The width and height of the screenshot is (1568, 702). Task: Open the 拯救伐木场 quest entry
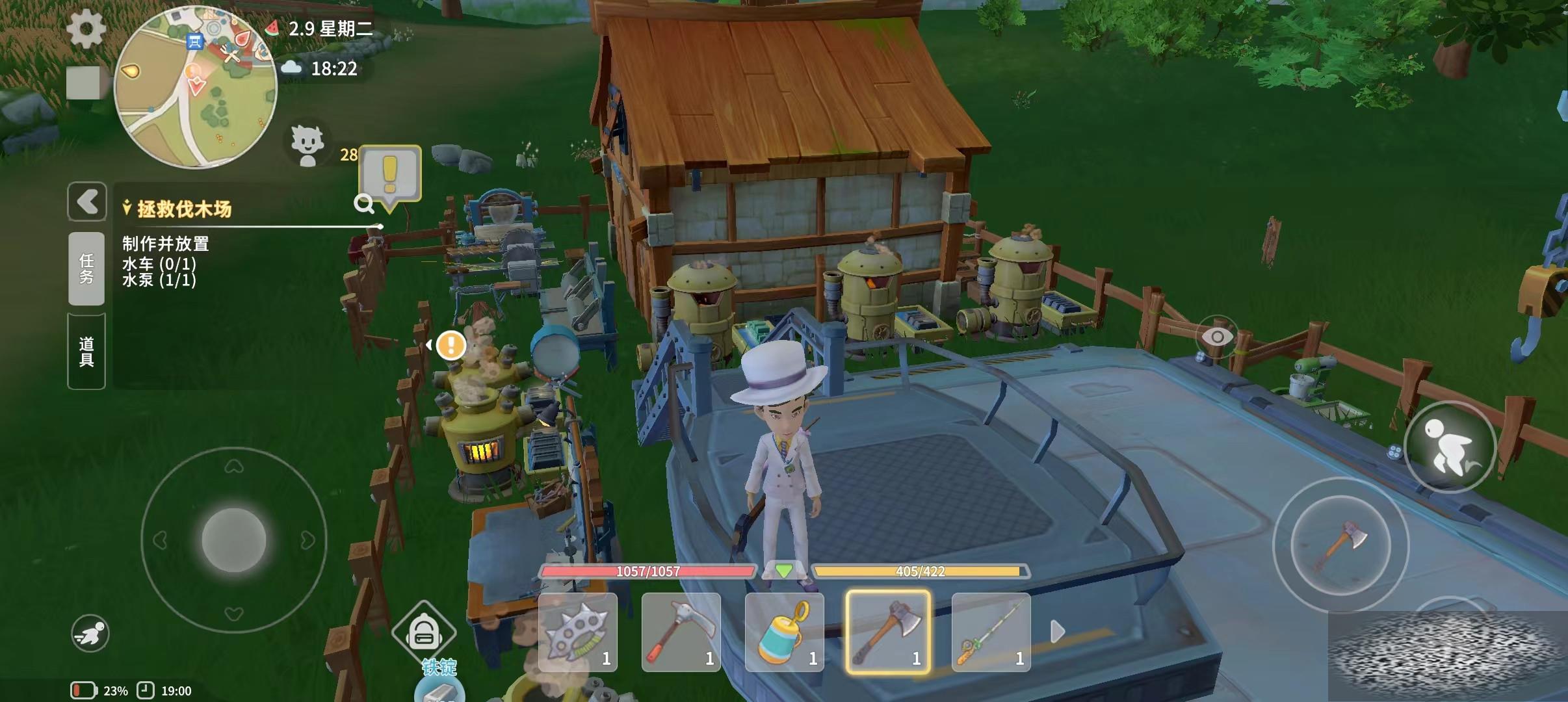pos(185,209)
